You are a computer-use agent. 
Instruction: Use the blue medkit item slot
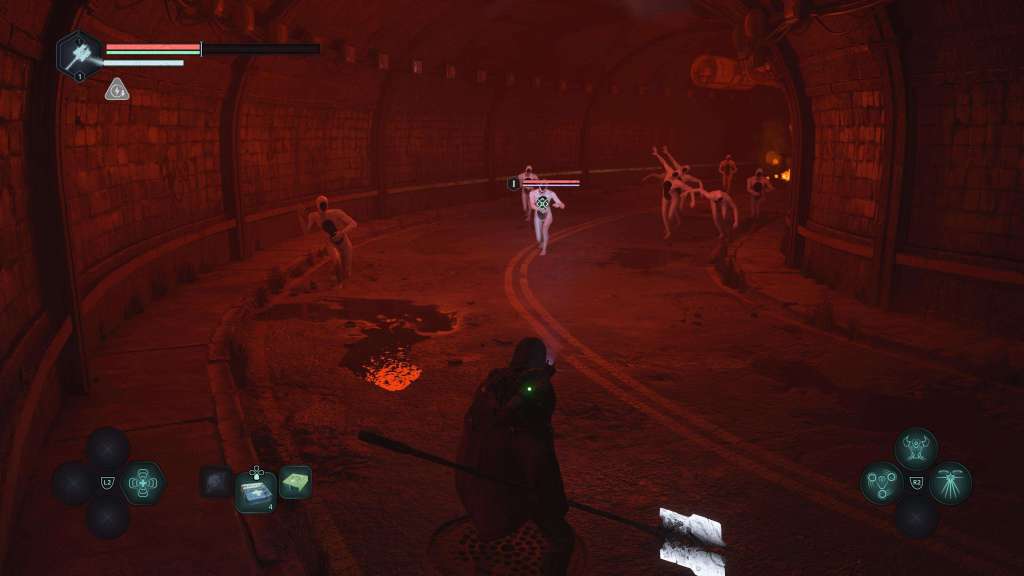(256, 491)
